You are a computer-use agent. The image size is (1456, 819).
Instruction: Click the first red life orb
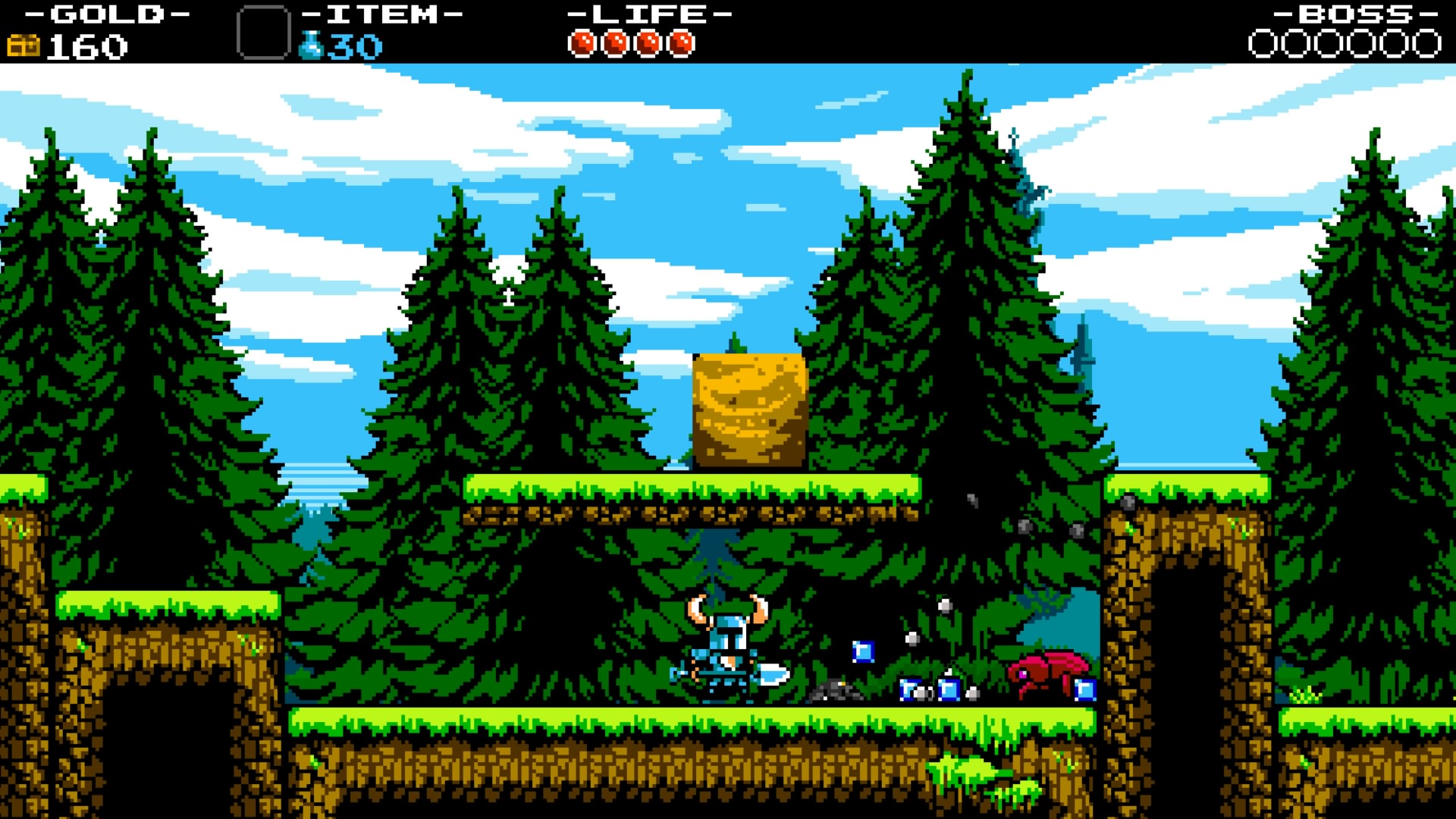click(584, 42)
